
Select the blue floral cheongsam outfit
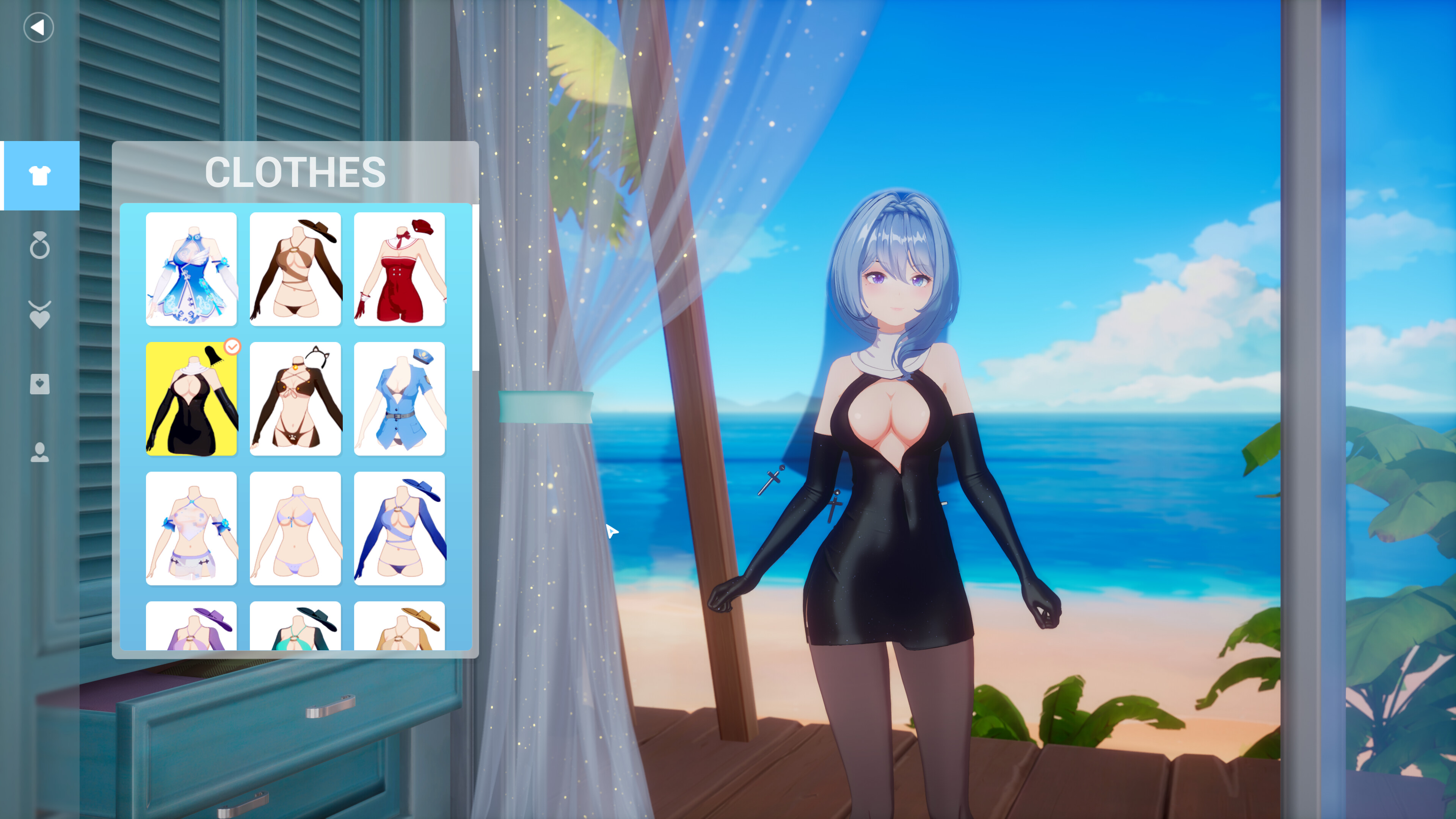coord(191,270)
